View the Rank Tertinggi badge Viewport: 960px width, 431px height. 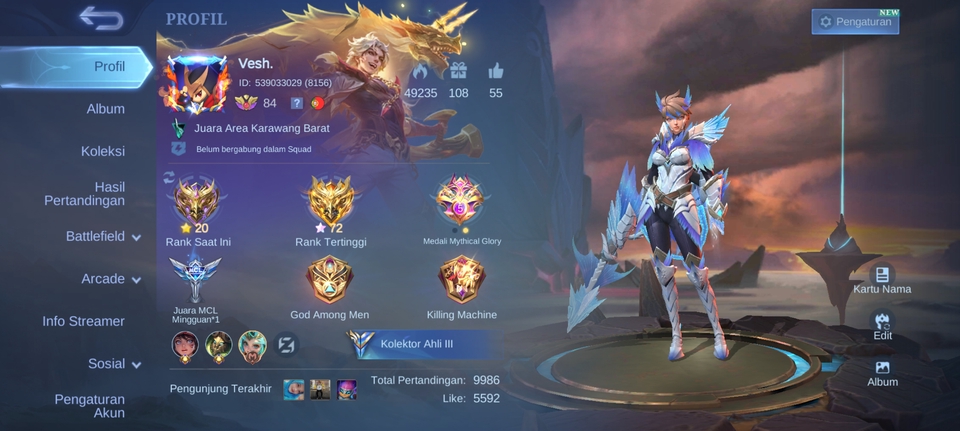(x=333, y=200)
